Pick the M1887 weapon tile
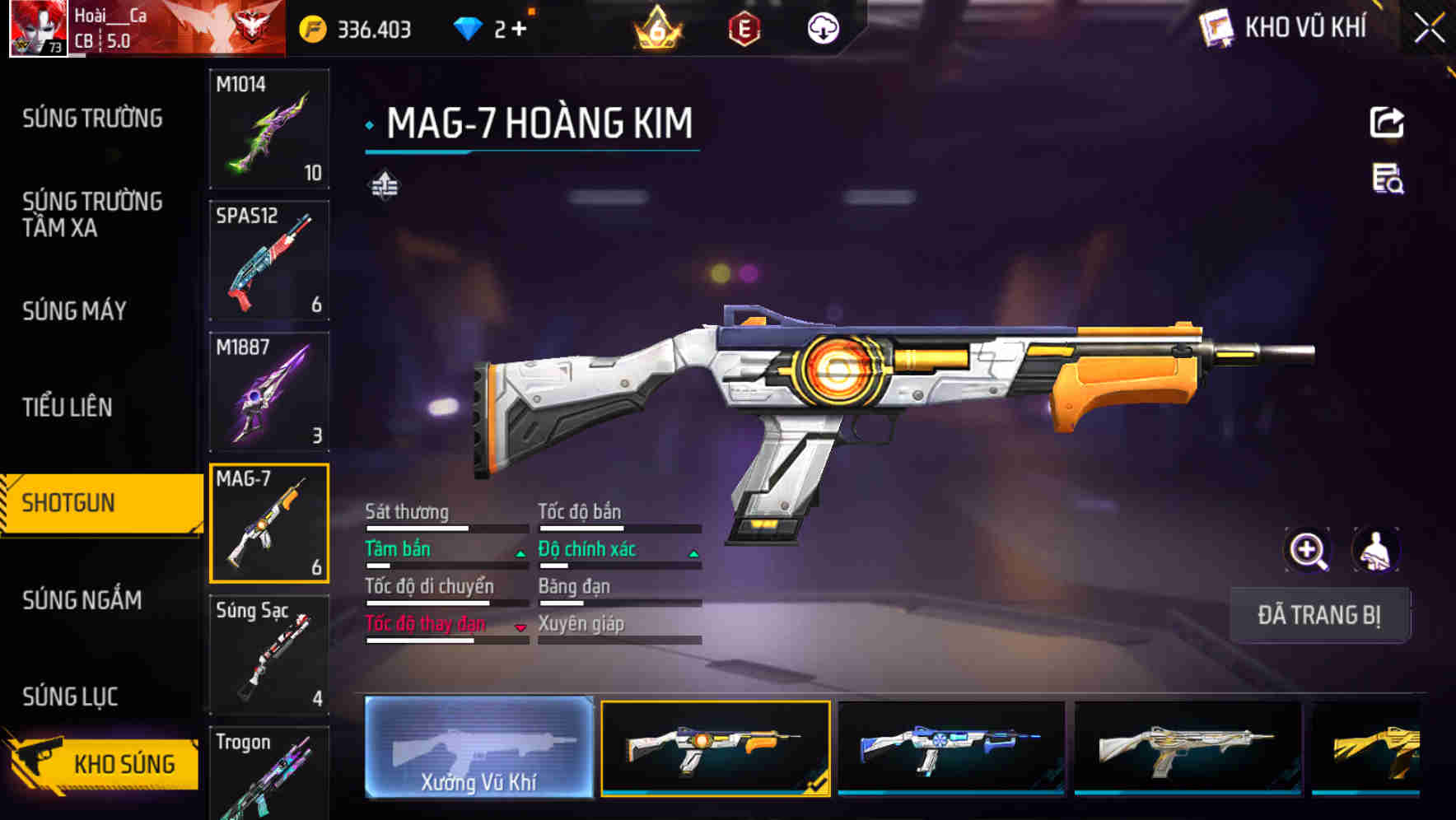The image size is (1456, 820). 269,392
